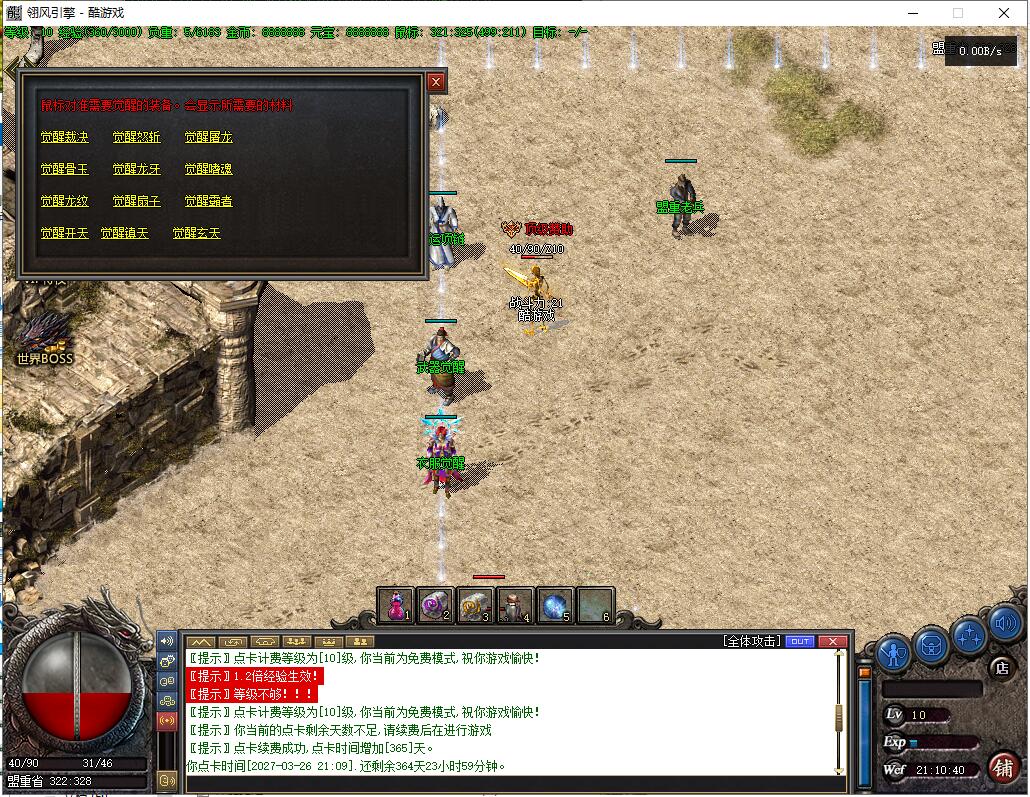The image size is (1030, 797).
Task: Activate the blue orb in hotbar slot 5
Action: (555, 605)
